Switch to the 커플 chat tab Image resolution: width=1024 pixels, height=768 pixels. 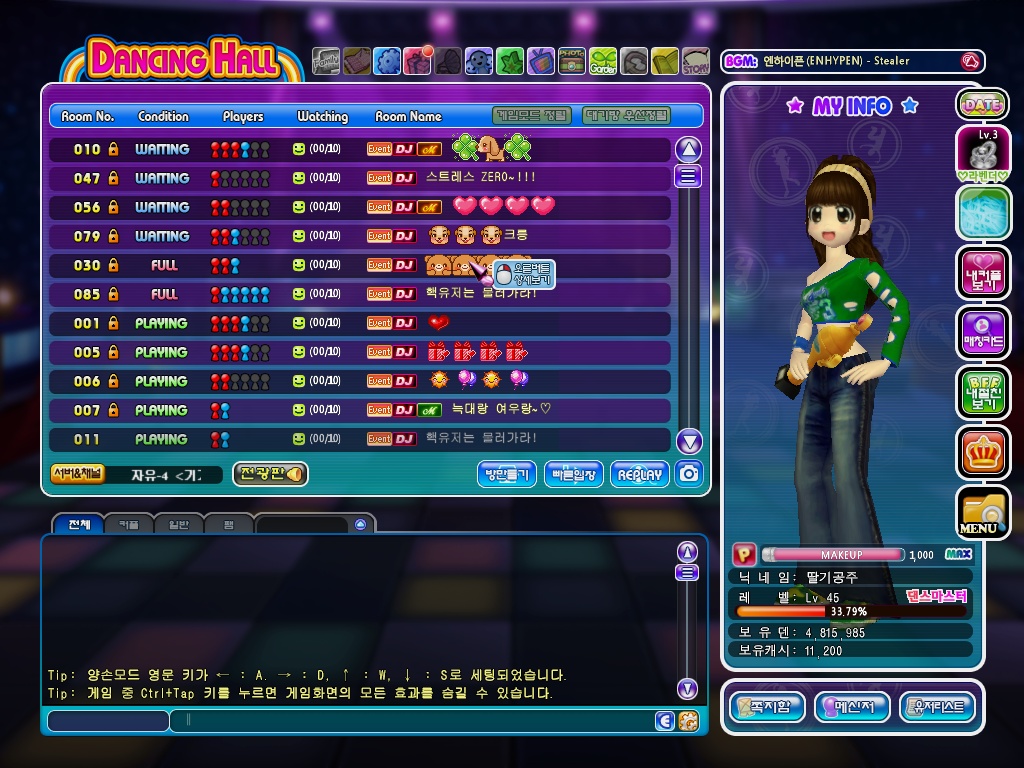(129, 524)
